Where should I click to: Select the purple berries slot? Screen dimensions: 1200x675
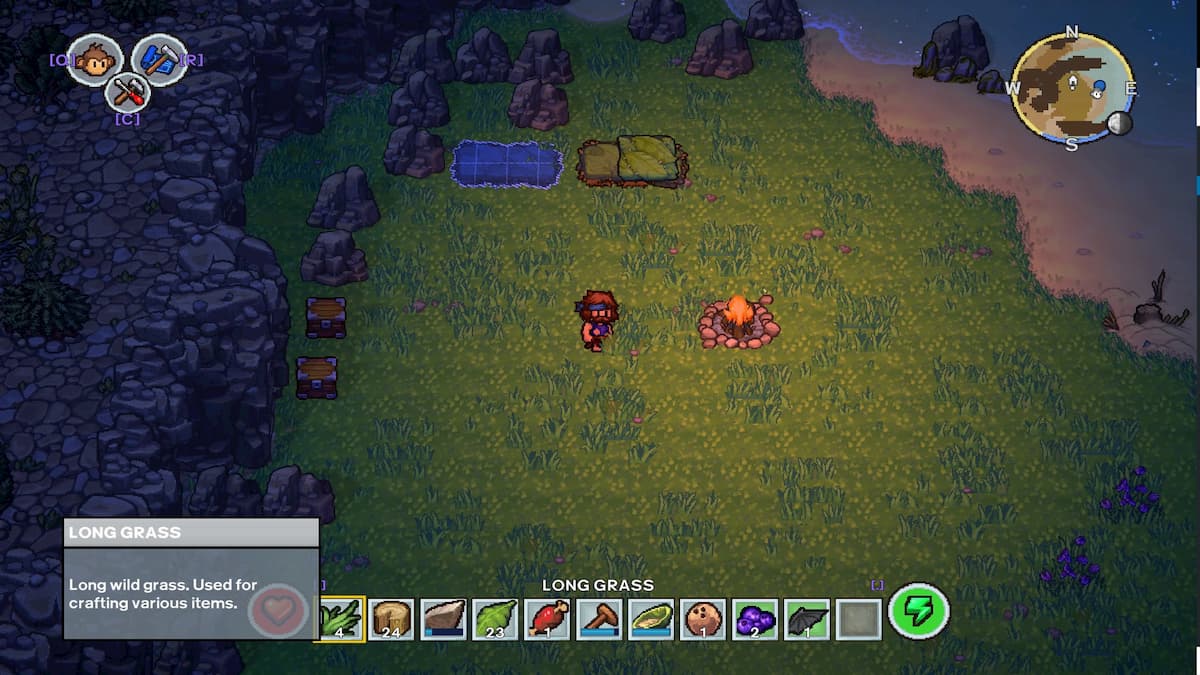pos(756,619)
